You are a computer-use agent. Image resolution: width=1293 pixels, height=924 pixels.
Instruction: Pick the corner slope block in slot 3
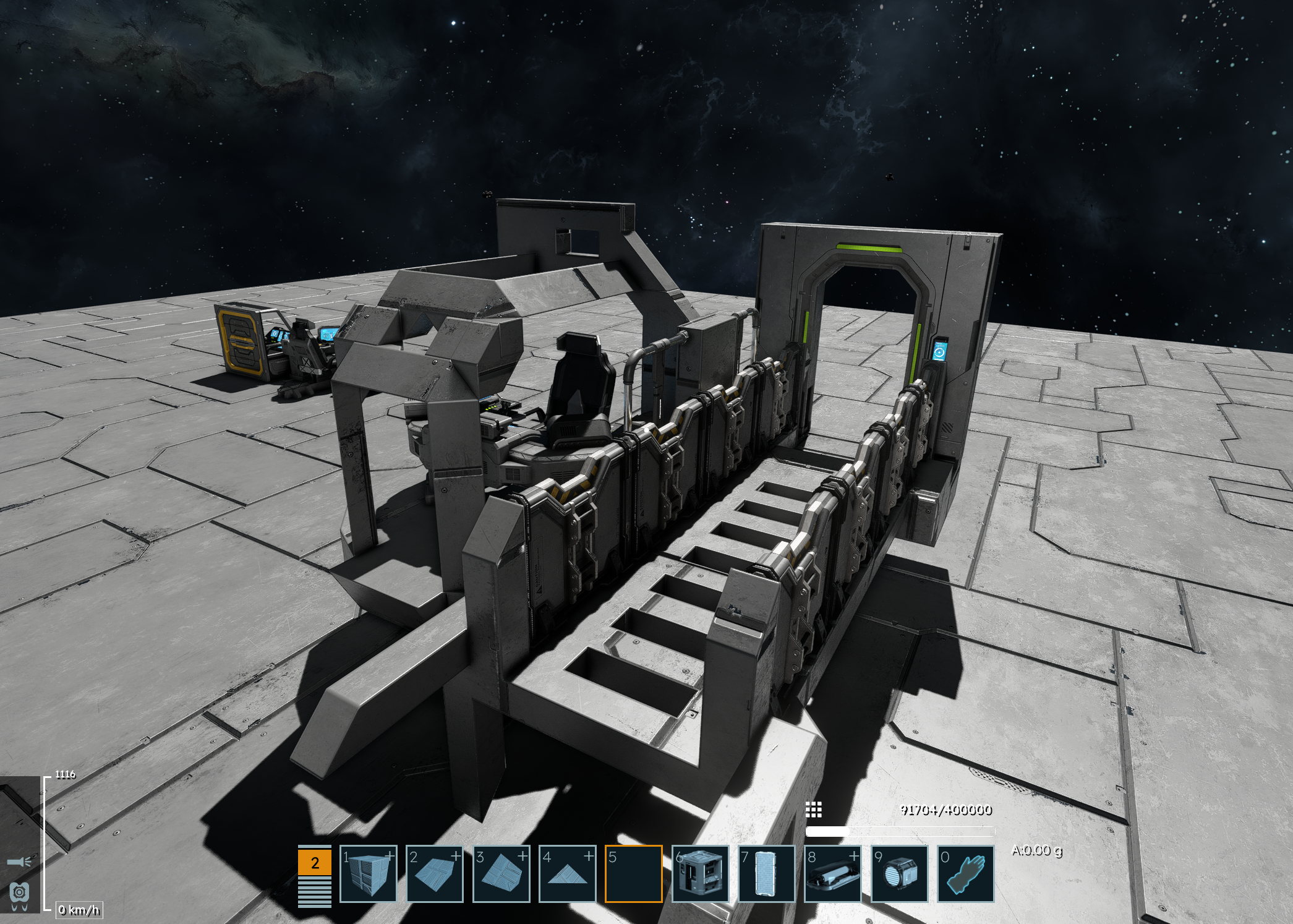click(501, 873)
